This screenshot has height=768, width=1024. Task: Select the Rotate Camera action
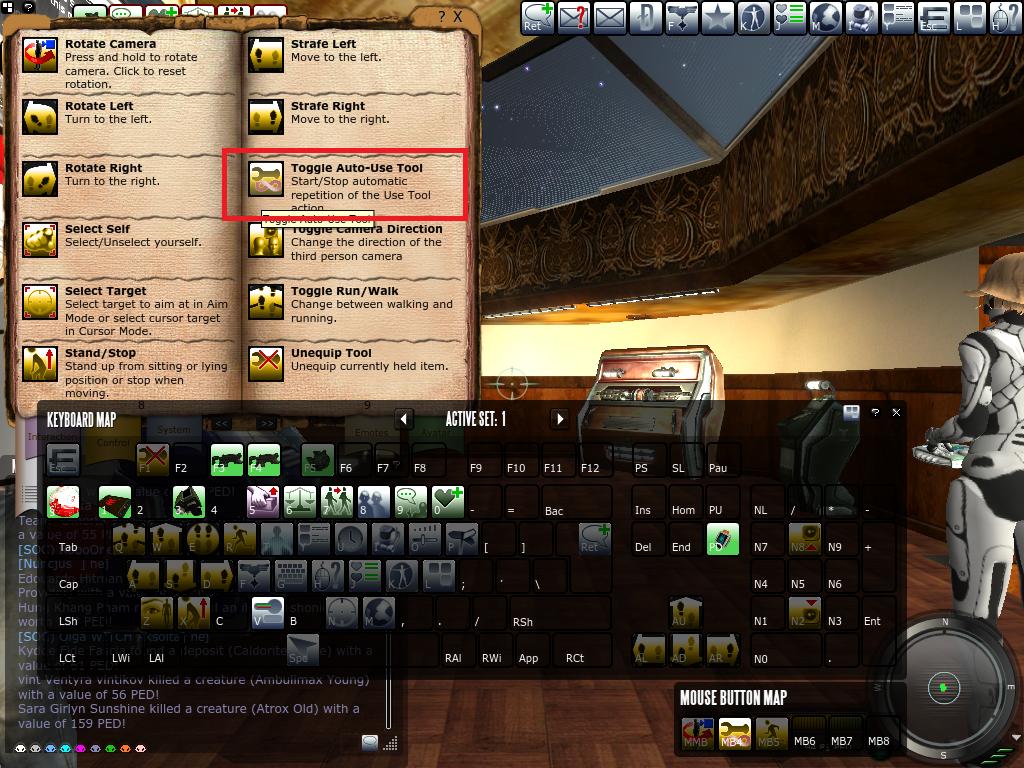pos(41,57)
